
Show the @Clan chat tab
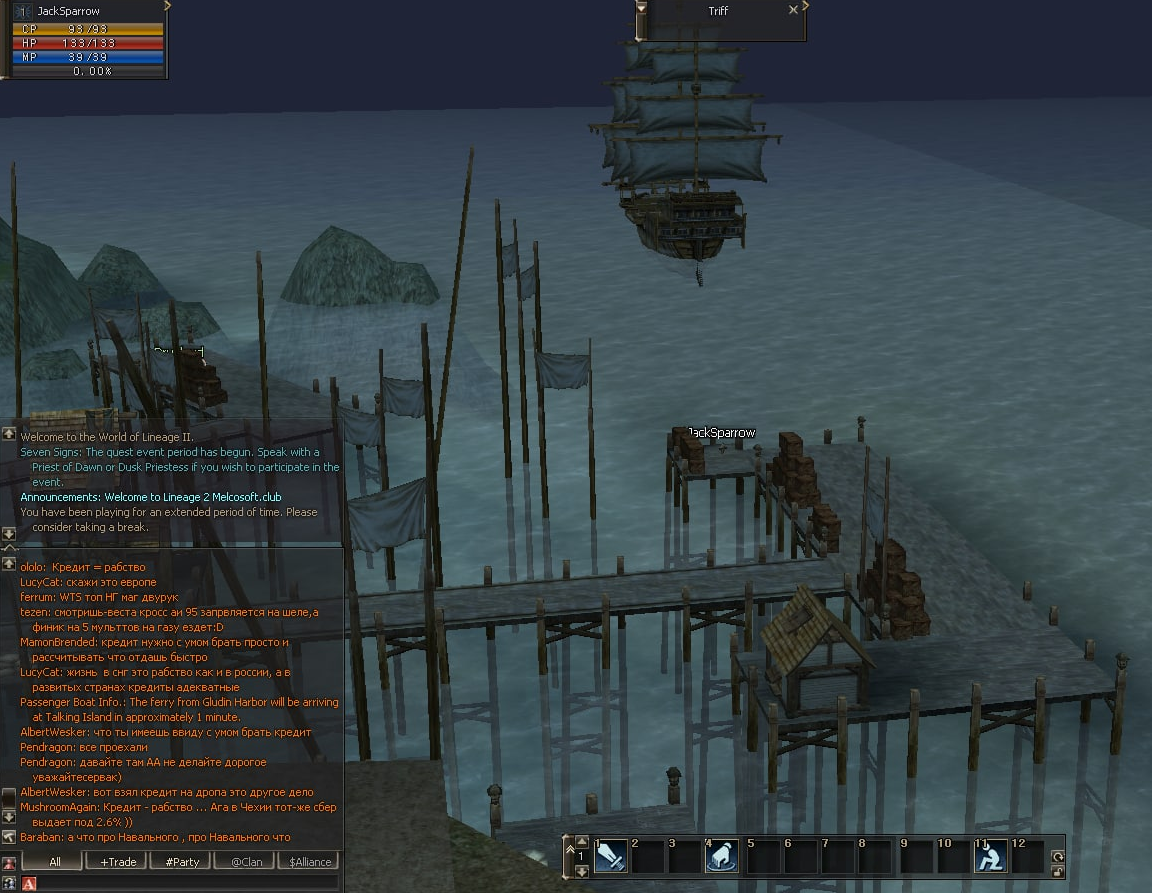pos(246,861)
